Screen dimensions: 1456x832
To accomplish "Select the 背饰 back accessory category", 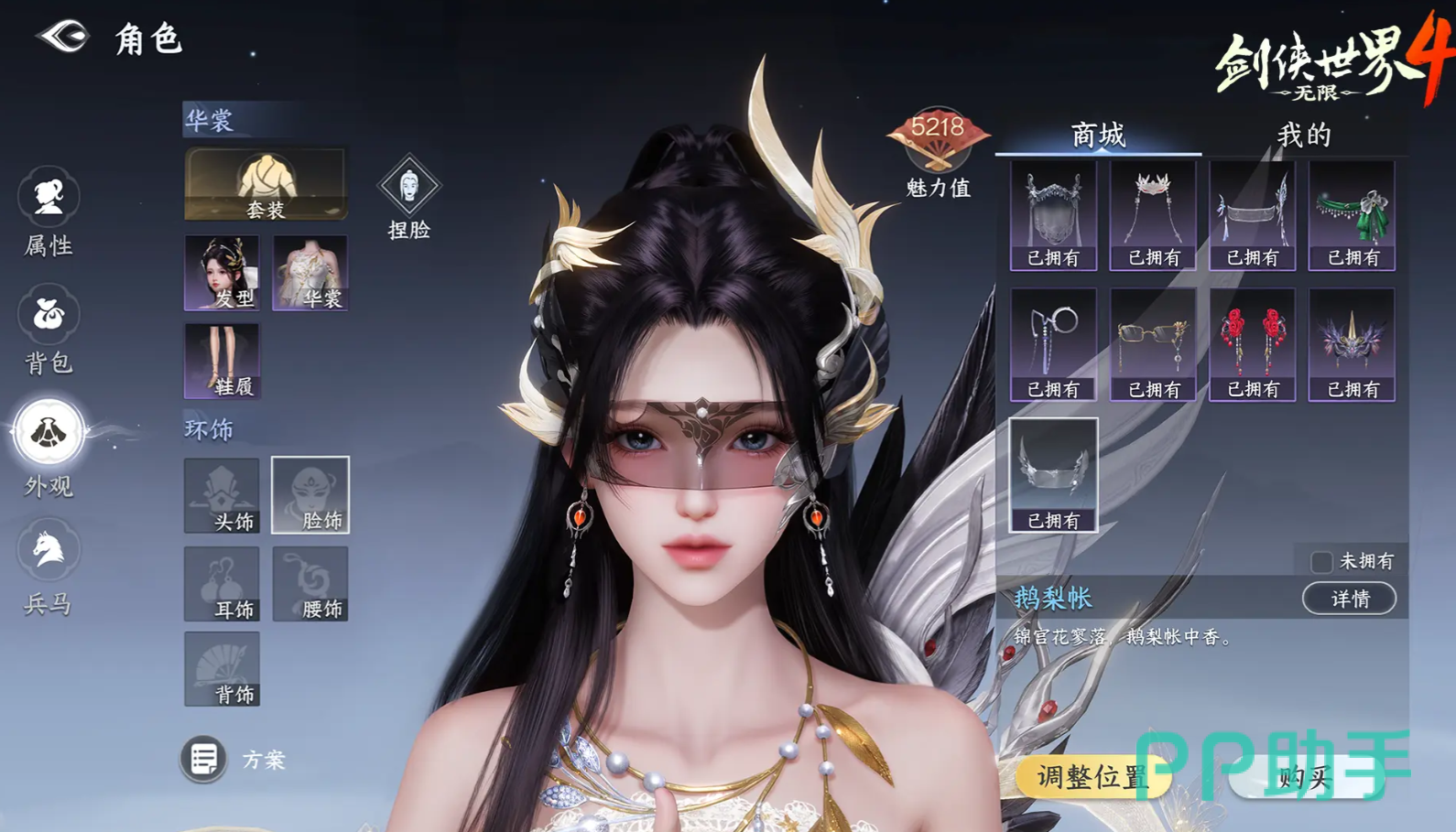I will pyautogui.click(x=222, y=669).
